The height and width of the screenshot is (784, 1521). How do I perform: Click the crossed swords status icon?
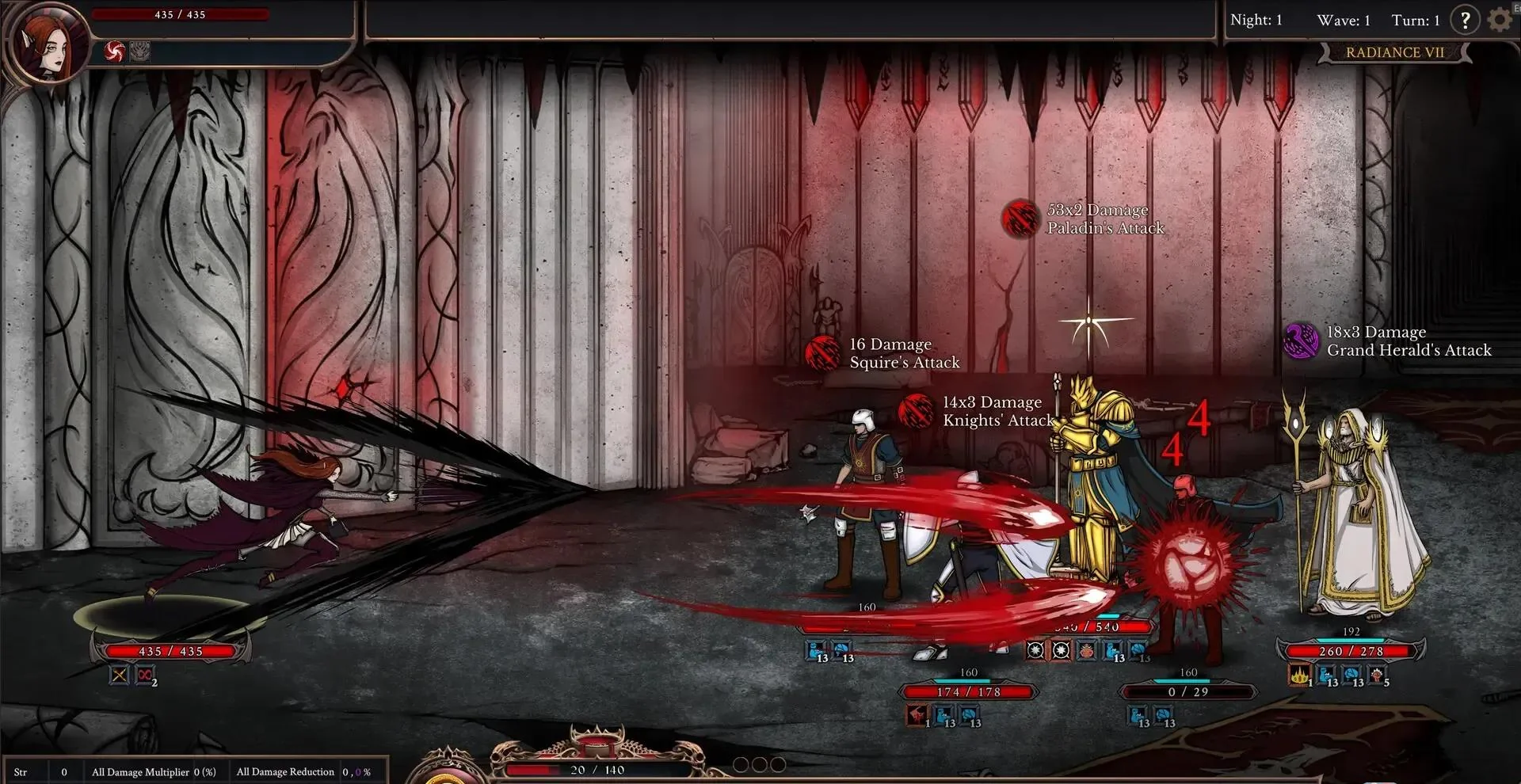[x=120, y=676]
